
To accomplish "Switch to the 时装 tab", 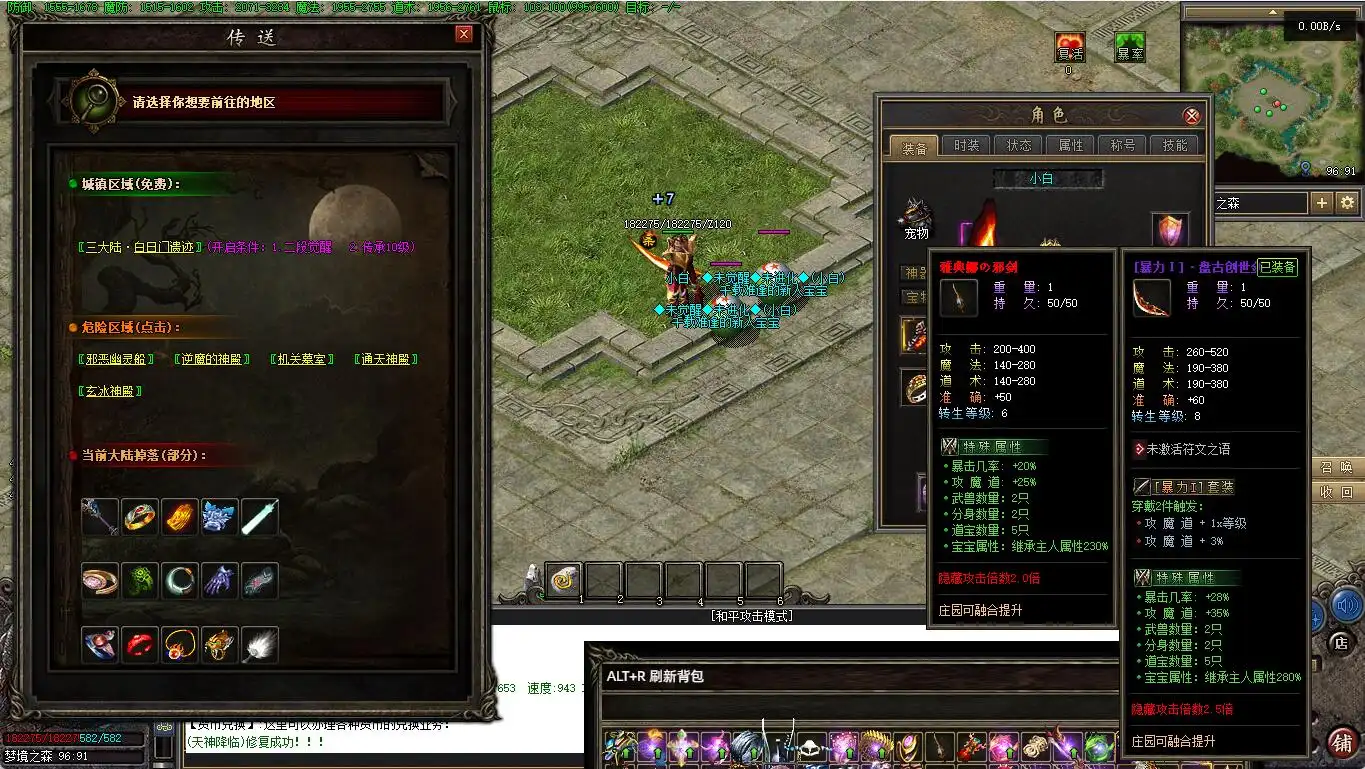I will 966,146.
